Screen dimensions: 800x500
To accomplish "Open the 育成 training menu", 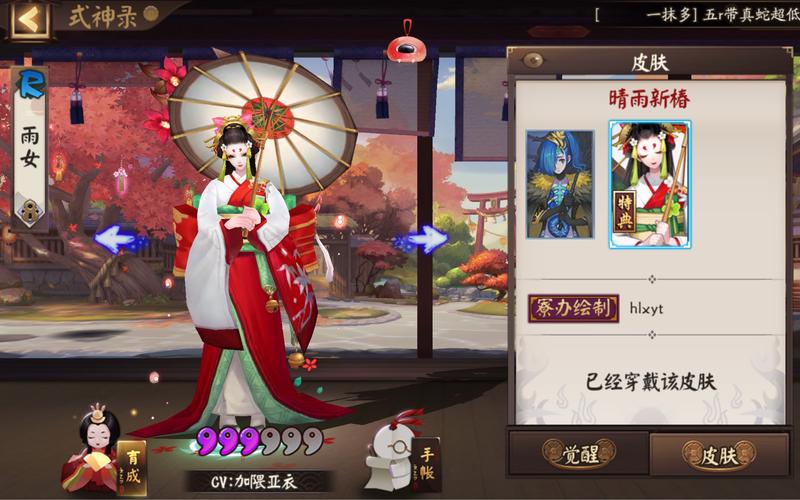I will pyautogui.click(x=105, y=454).
